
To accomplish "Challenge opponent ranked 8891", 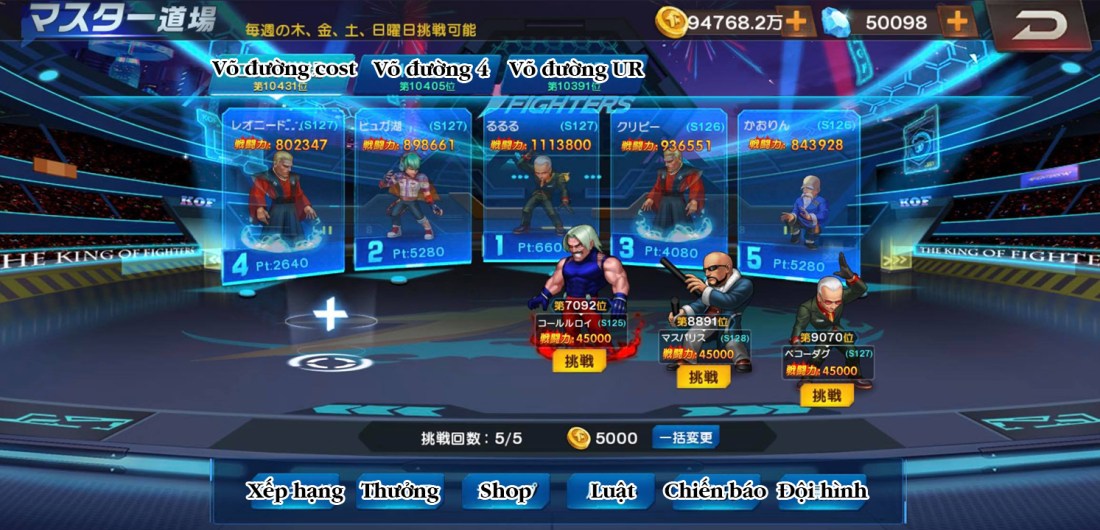I will tap(703, 377).
